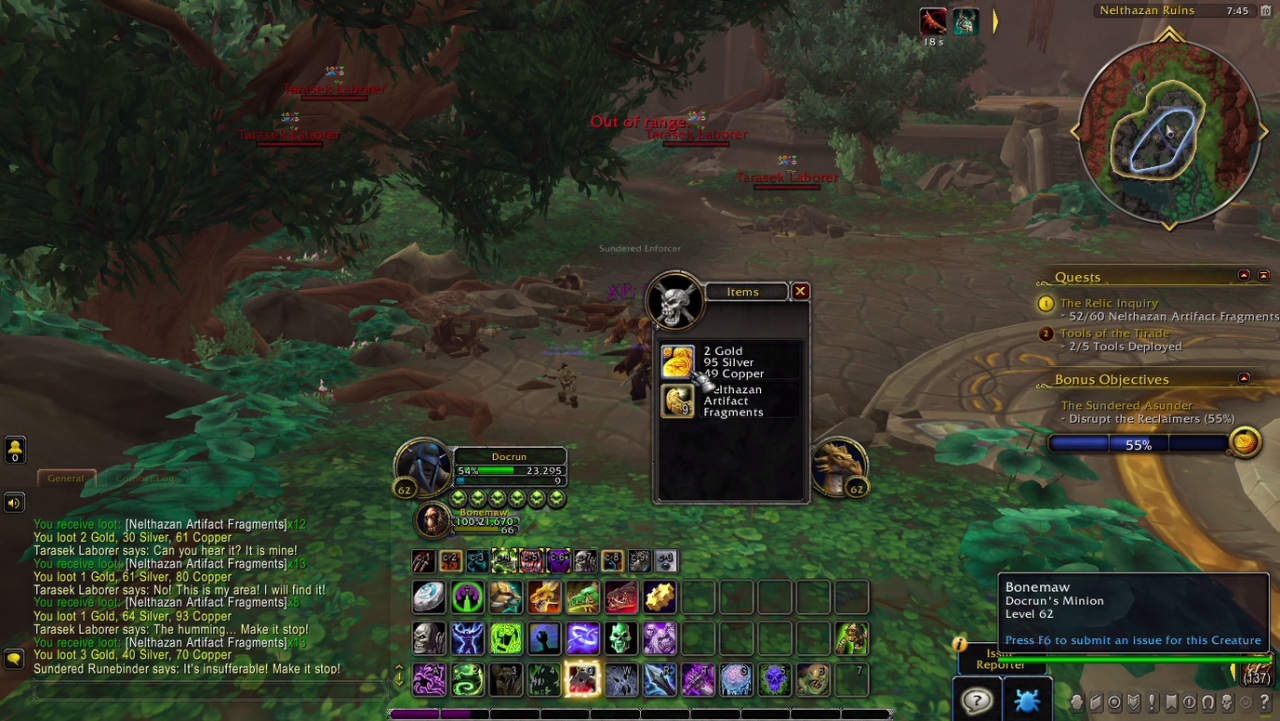The width and height of the screenshot is (1280, 721).
Task: Click the blue bug report button
Action: 1027,699
